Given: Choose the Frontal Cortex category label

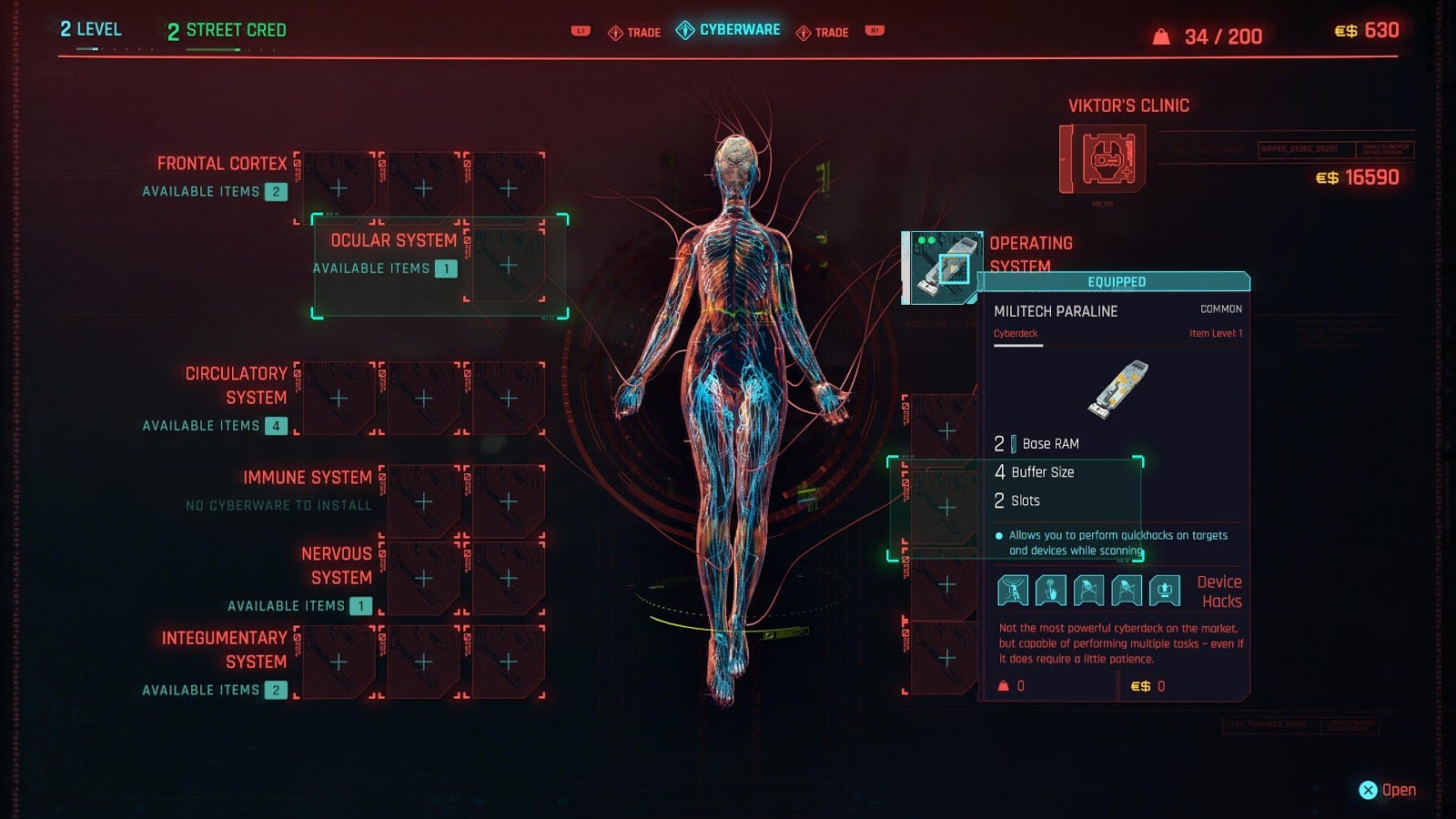Looking at the screenshot, I should point(221,164).
